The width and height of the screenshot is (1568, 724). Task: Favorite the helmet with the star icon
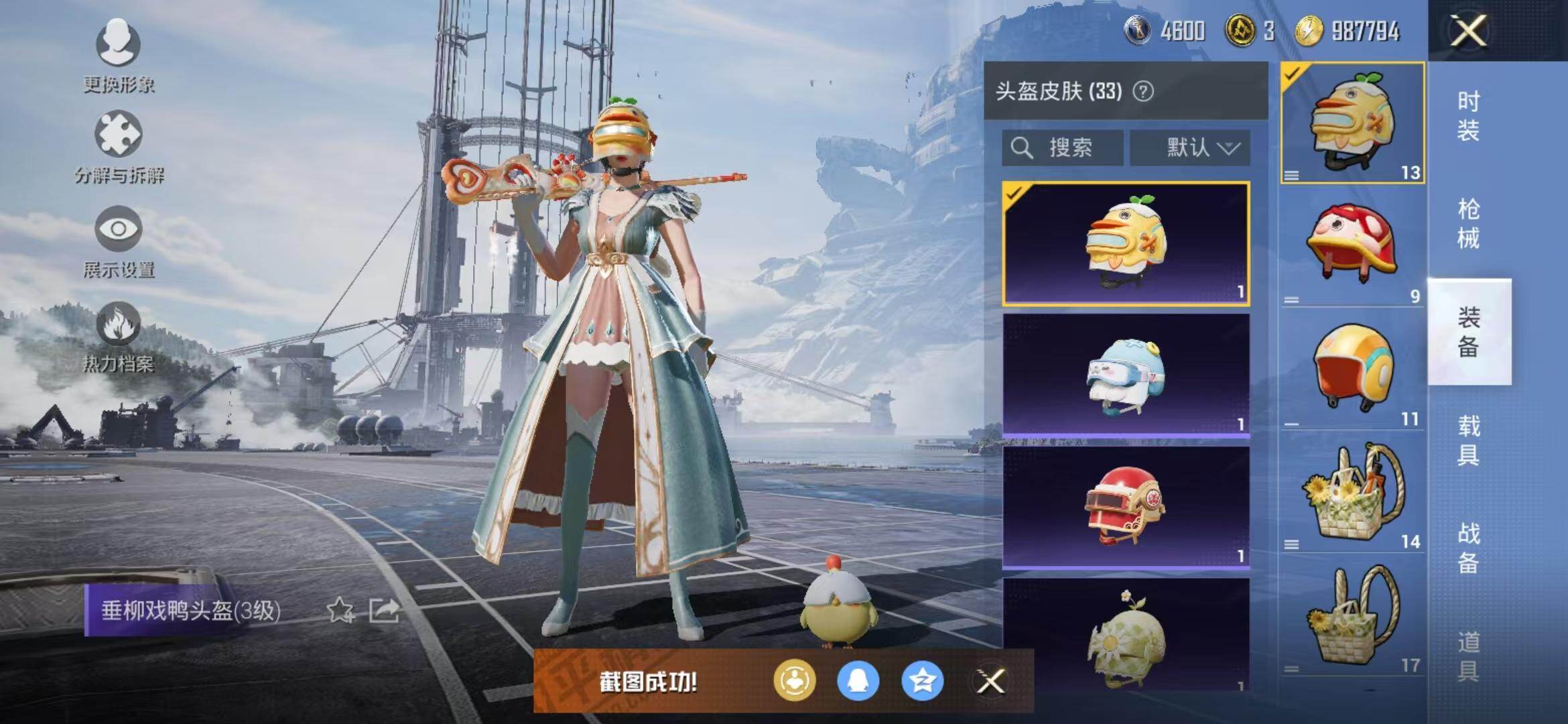coord(340,610)
